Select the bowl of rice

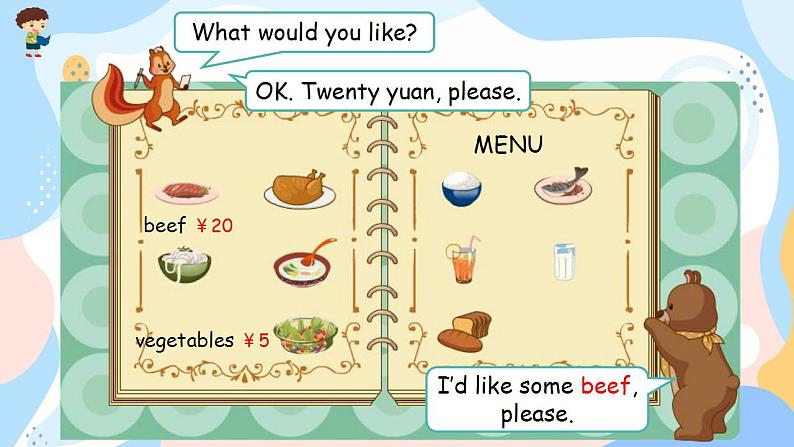point(462,188)
